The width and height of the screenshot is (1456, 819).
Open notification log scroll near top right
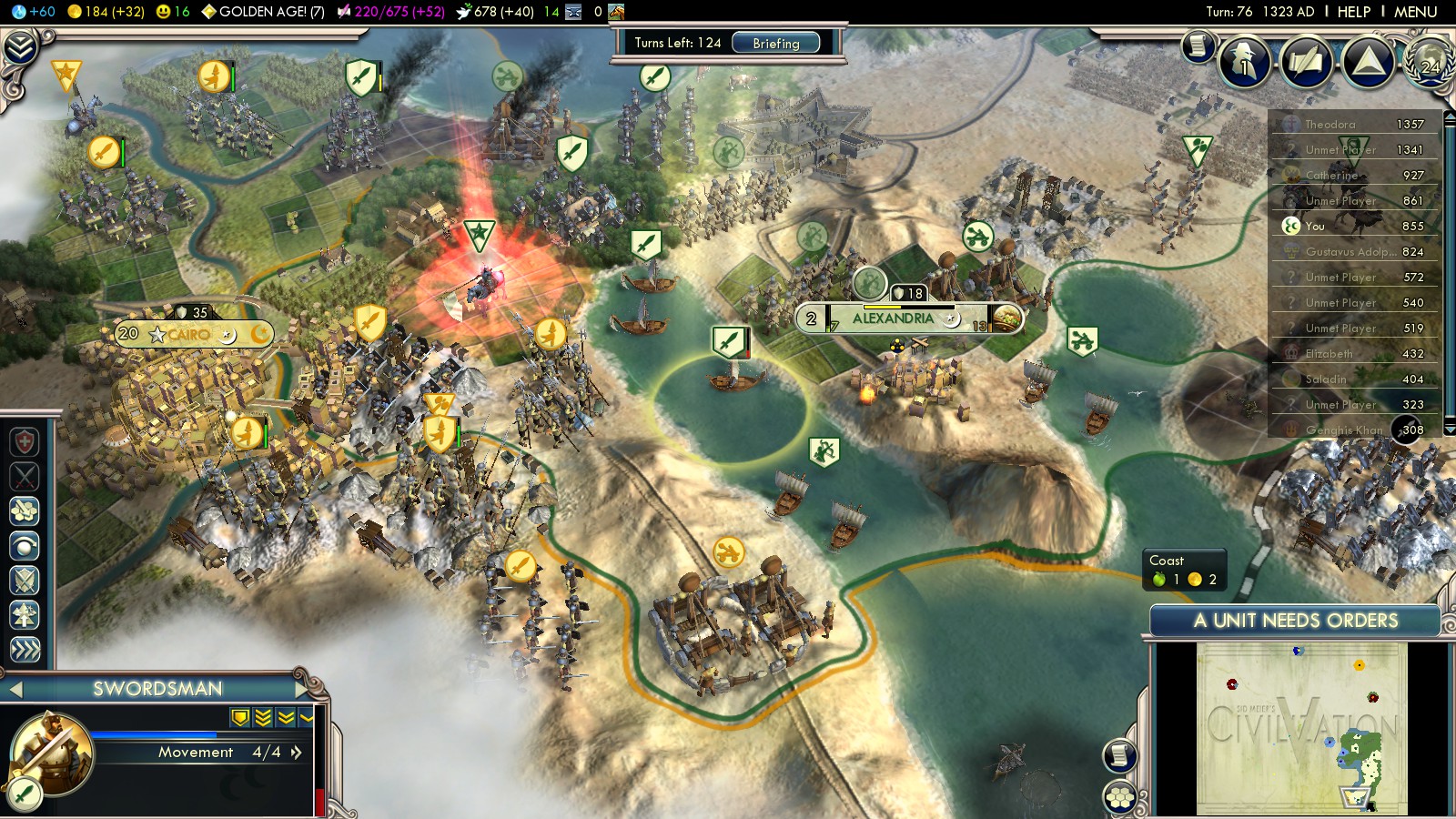pyautogui.click(x=1198, y=45)
